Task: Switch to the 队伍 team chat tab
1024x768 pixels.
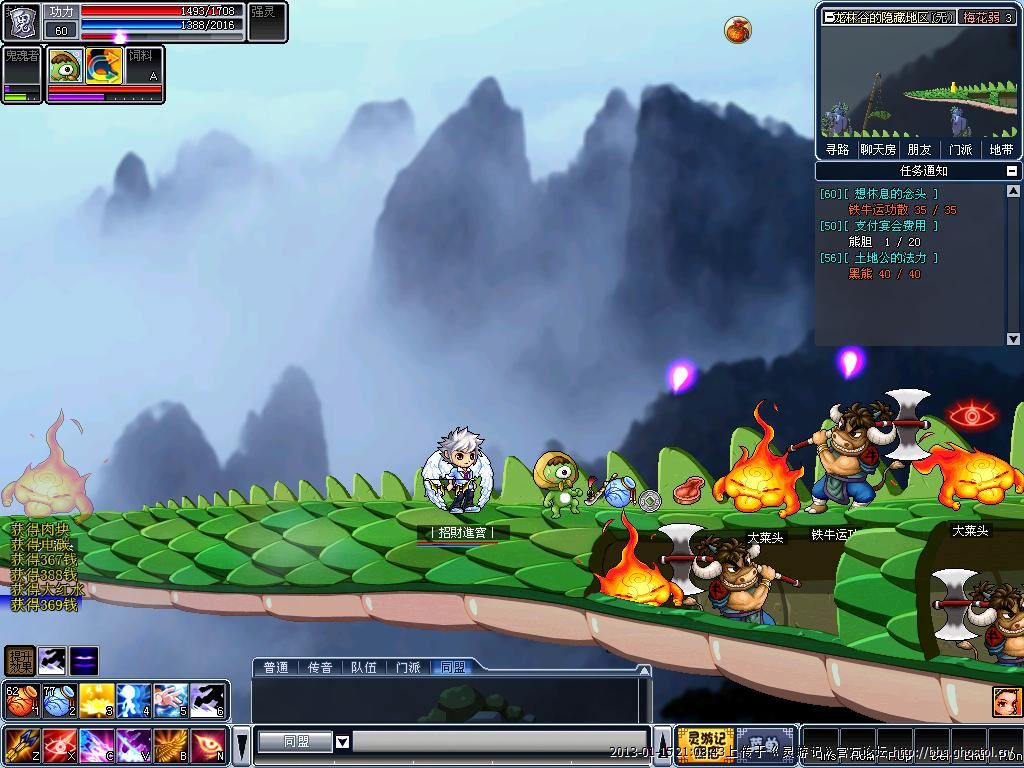Action: tap(364, 667)
